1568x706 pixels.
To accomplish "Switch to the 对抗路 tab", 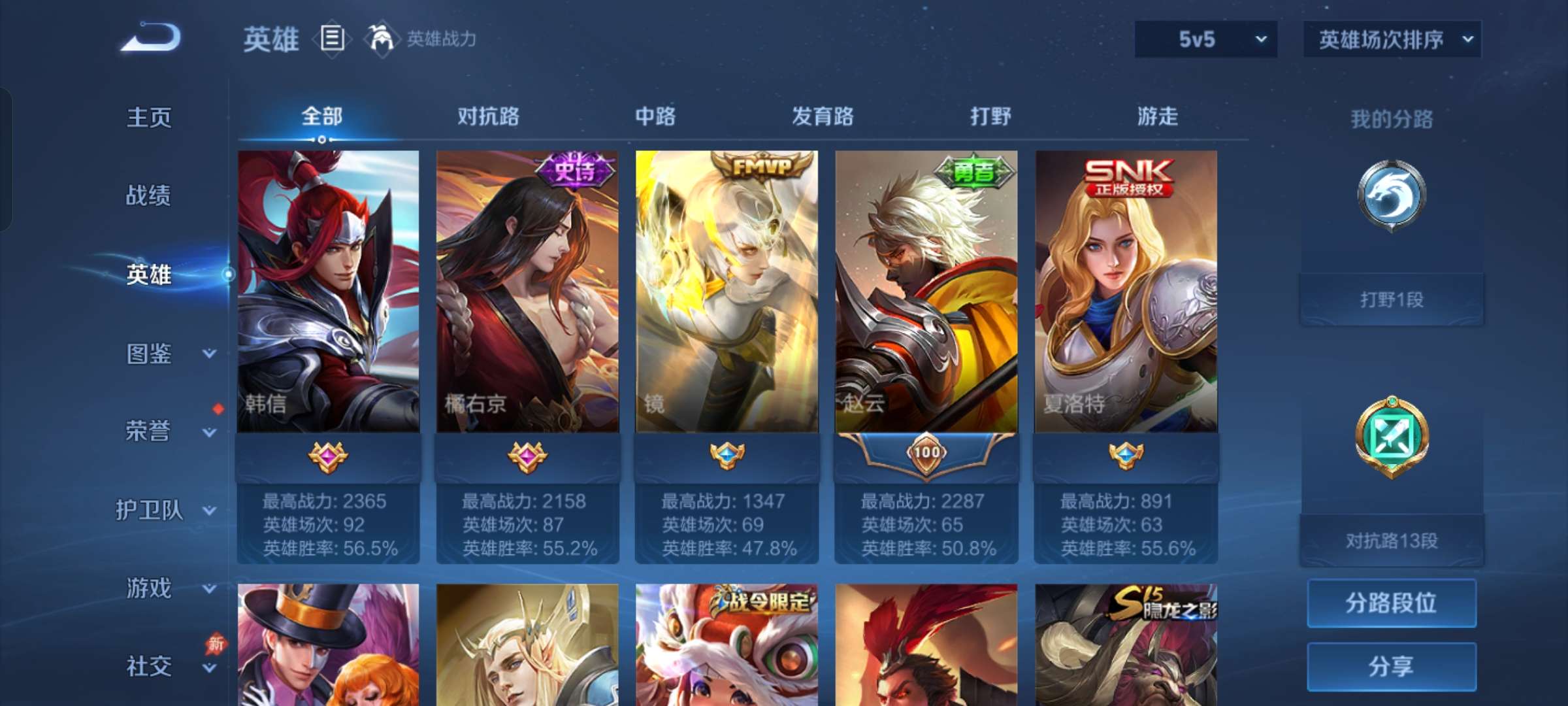I will click(489, 116).
